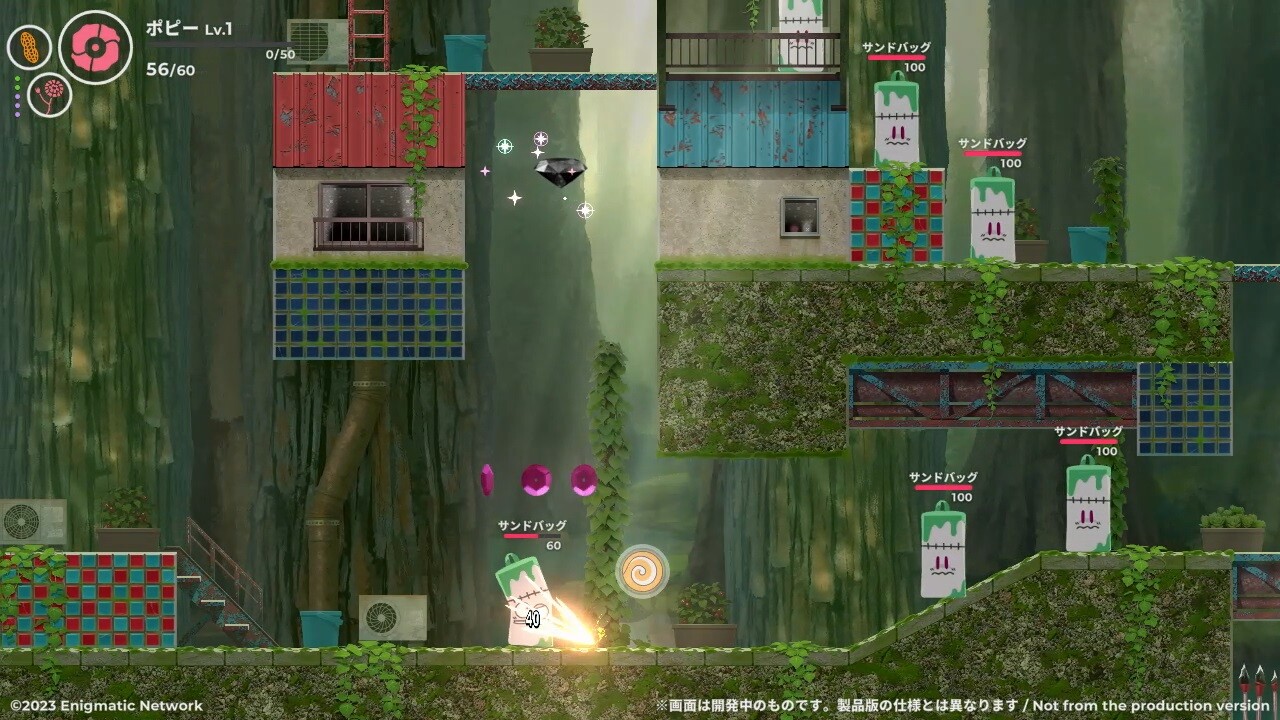Click the 56/60 health bar
The width and height of the screenshot is (1280, 720).
(172, 70)
